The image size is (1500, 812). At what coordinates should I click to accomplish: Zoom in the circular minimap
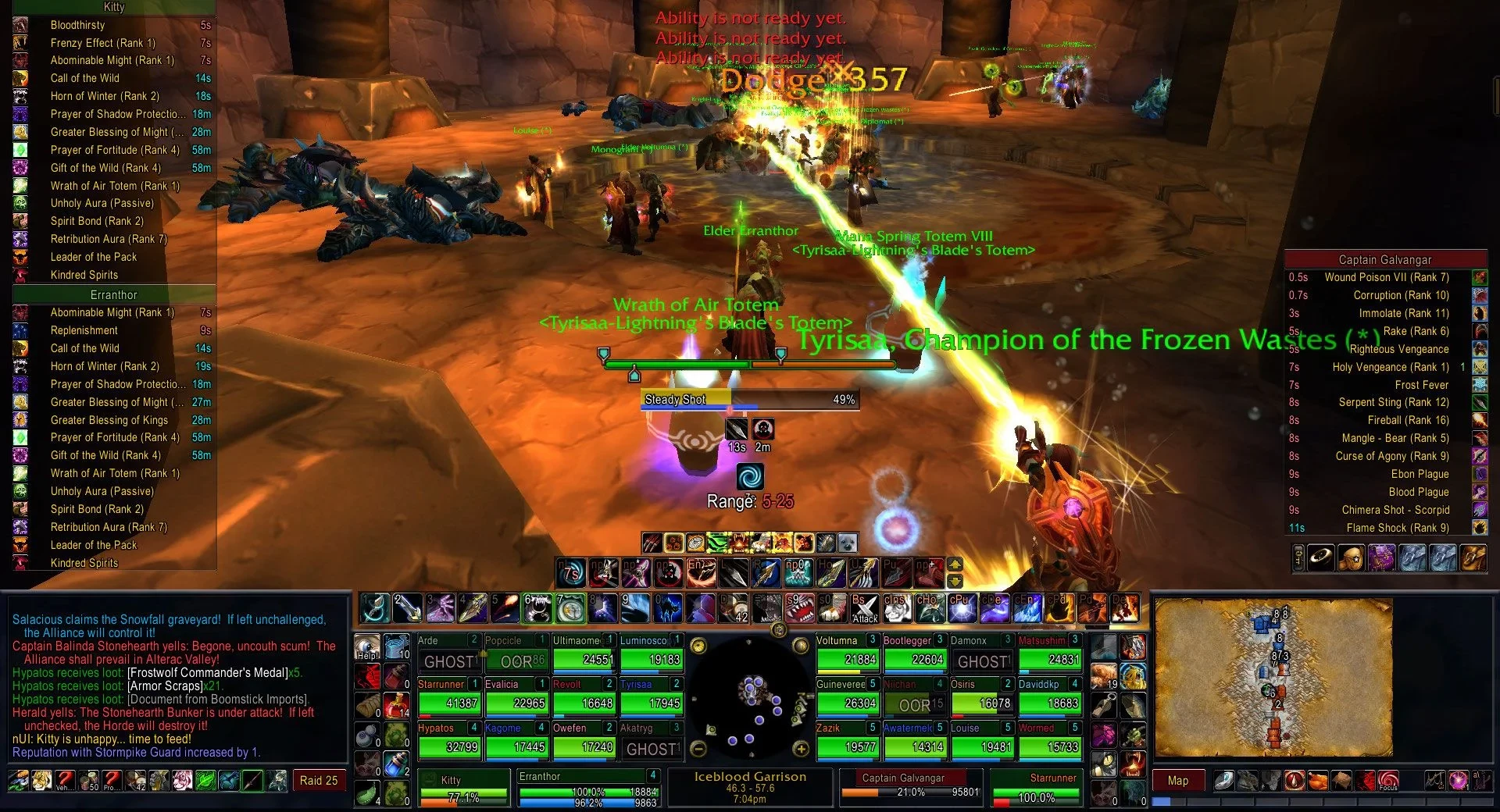(801, 749)
